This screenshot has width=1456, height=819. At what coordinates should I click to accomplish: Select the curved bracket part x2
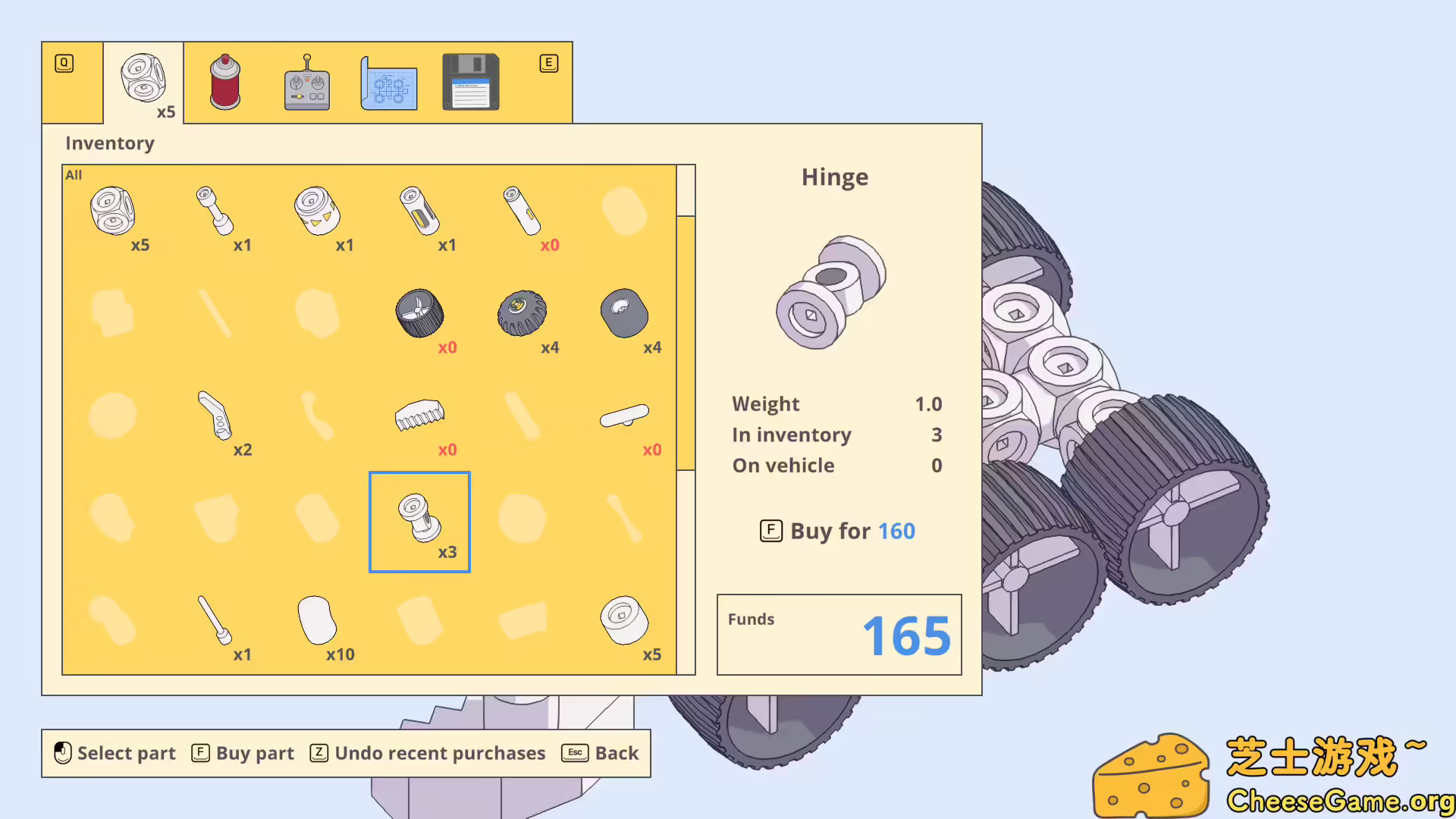pos(216,417)
